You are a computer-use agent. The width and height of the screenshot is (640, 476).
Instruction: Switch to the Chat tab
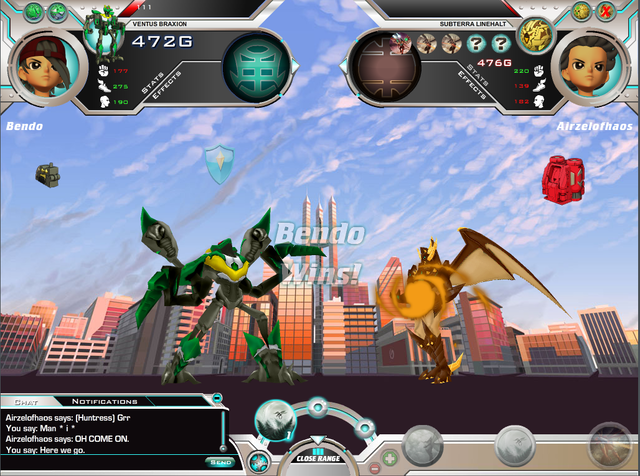pos(20,401)
